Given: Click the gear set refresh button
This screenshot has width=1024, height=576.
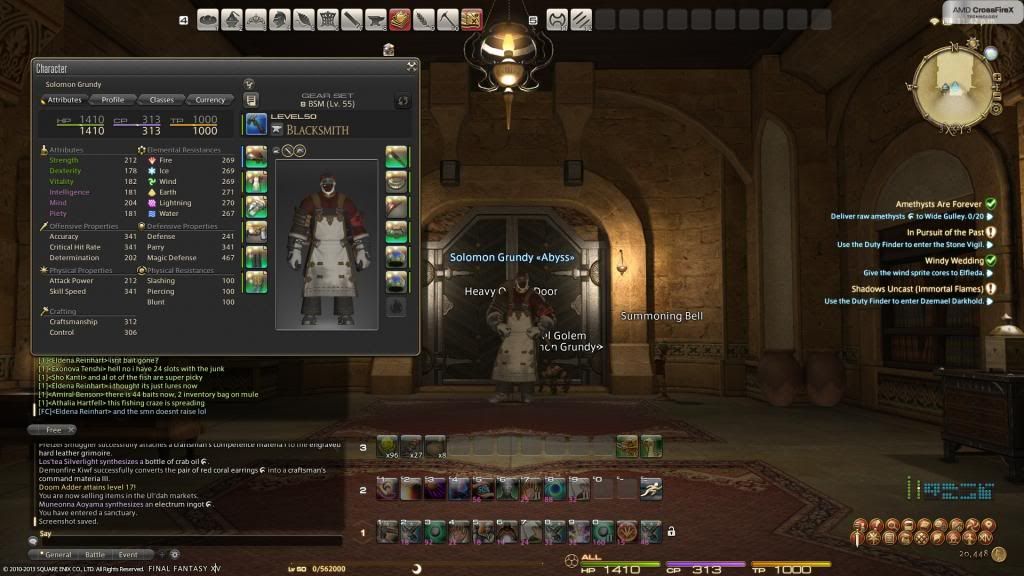Looking at the screenshot, I should pos(403,101).
